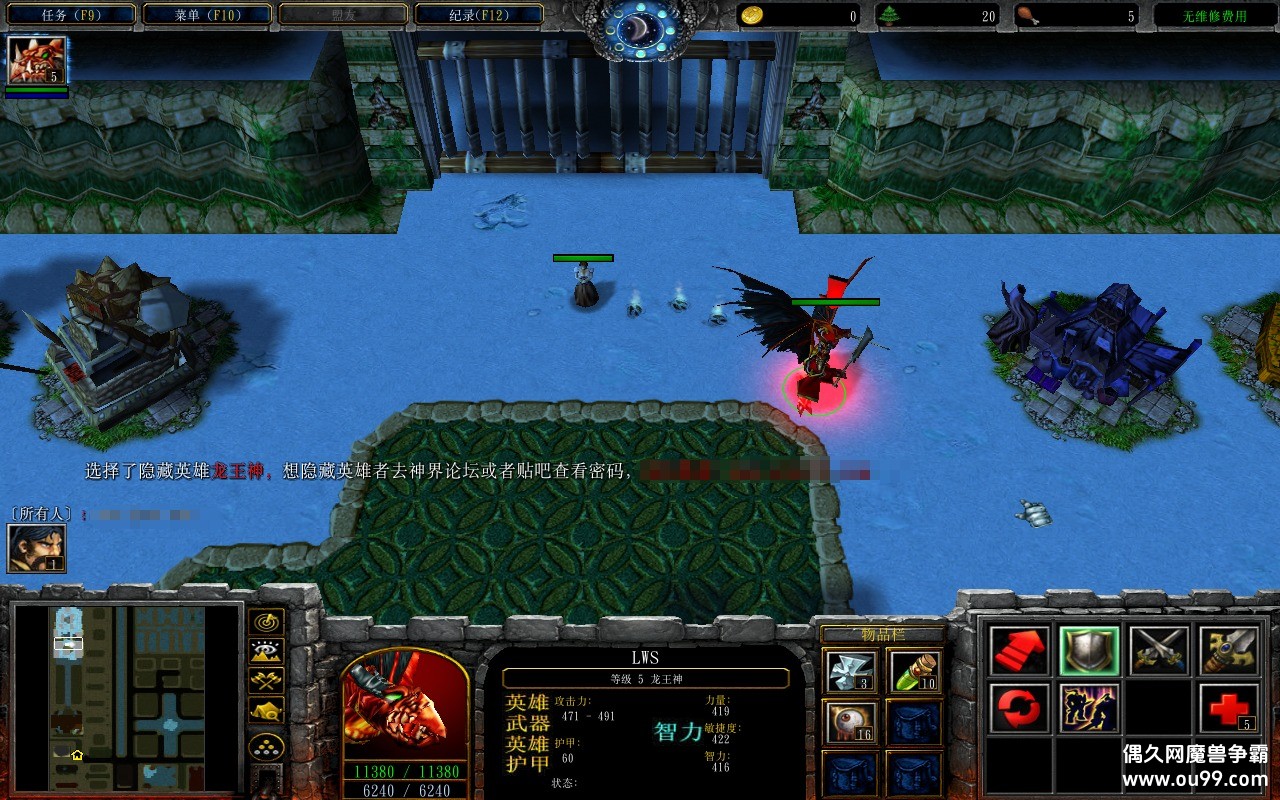Viewport: 1280px width, 800px height.
Task: Activate the red circular arrows ability
Action: tap(1020, 708)
